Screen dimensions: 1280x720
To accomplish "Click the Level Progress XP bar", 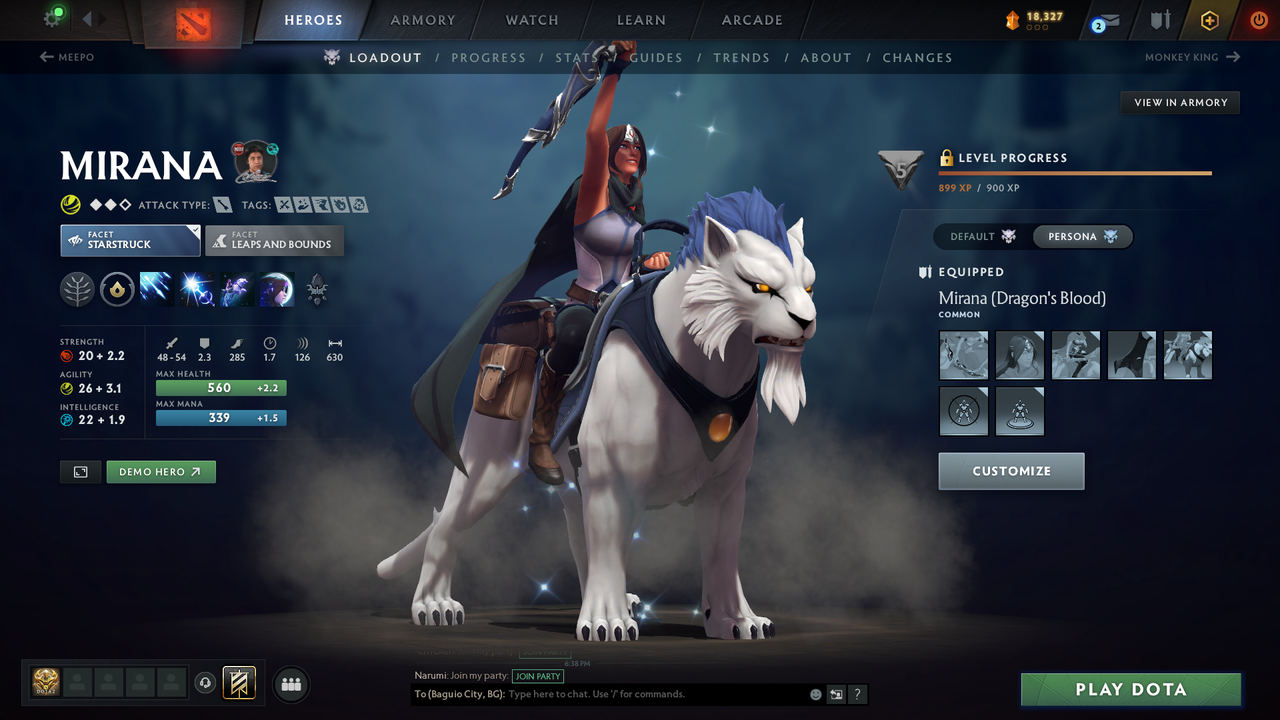I will coord(1075,172).
